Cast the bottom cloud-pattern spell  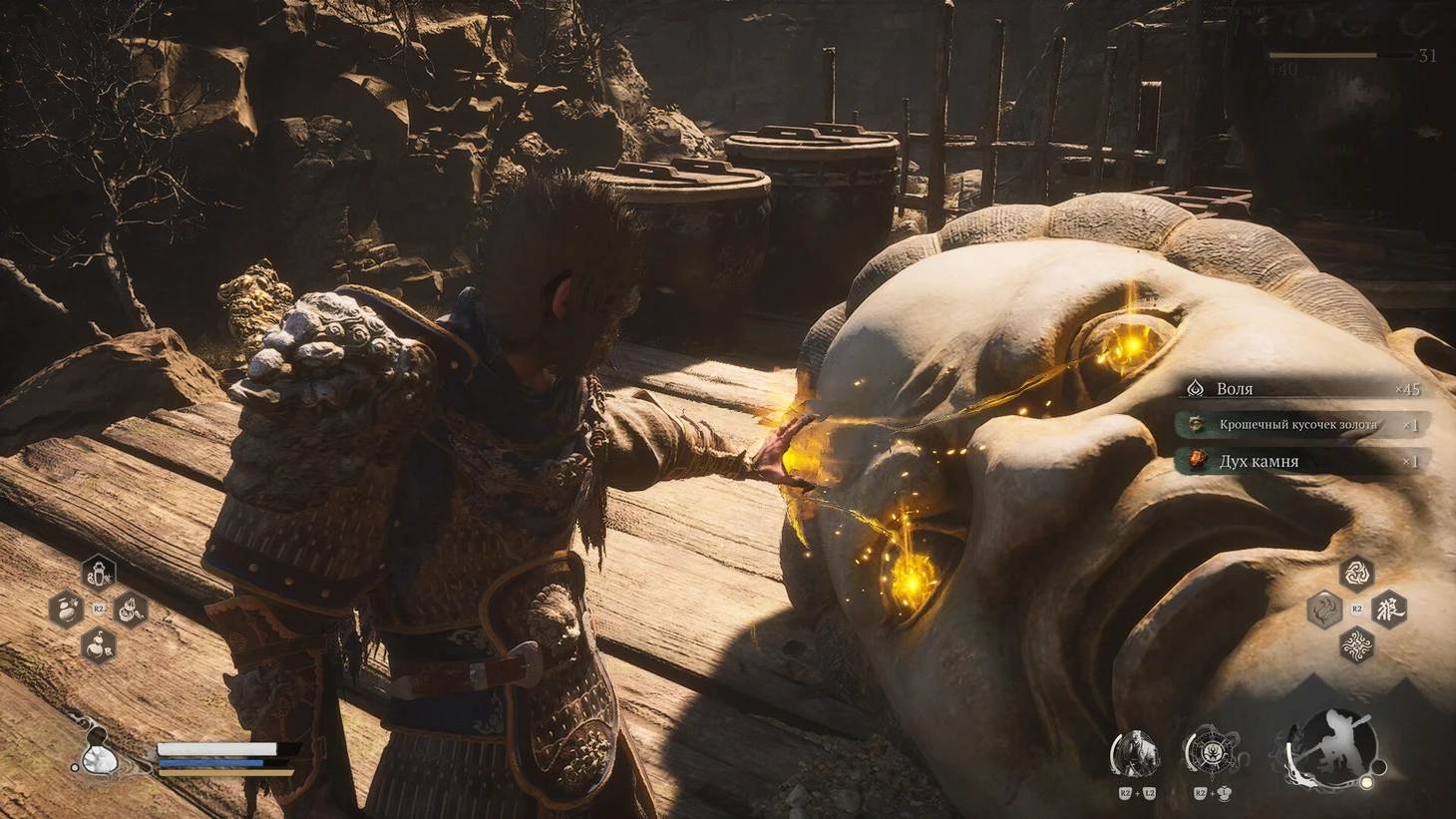pyautogui.click(x=1356, y=644)
